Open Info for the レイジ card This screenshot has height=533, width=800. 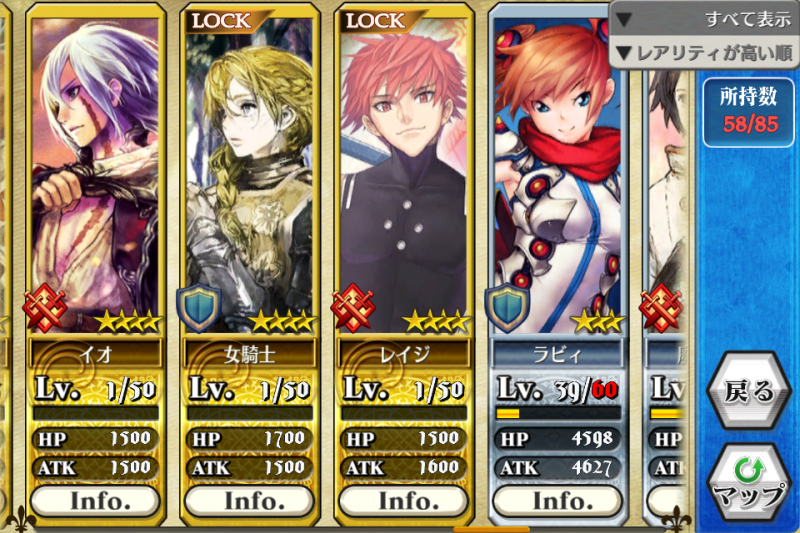[x=406, y=500]
